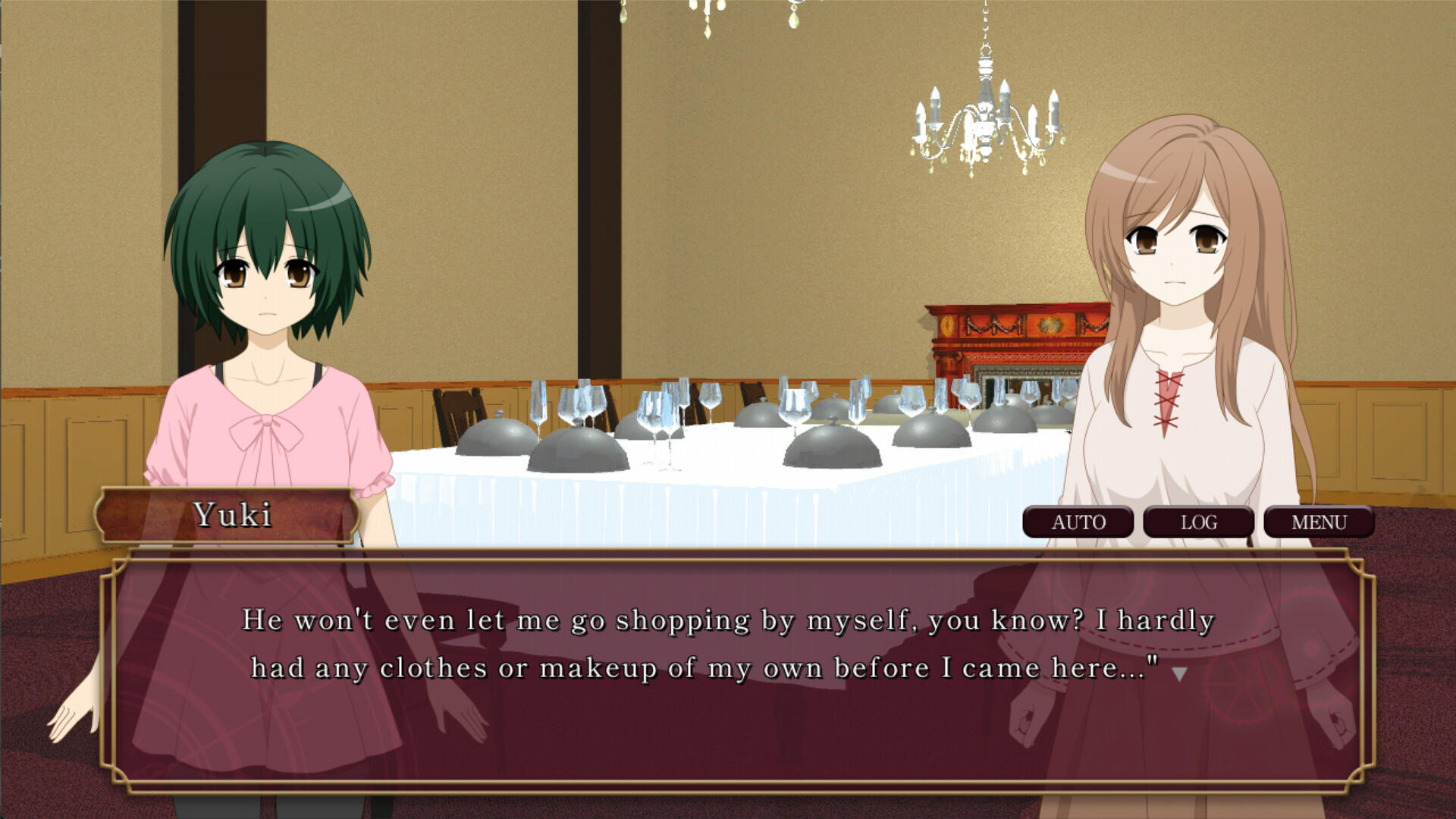1456x819 pixels.
Task: Open the LOG text history
Action: [1198, 522]
